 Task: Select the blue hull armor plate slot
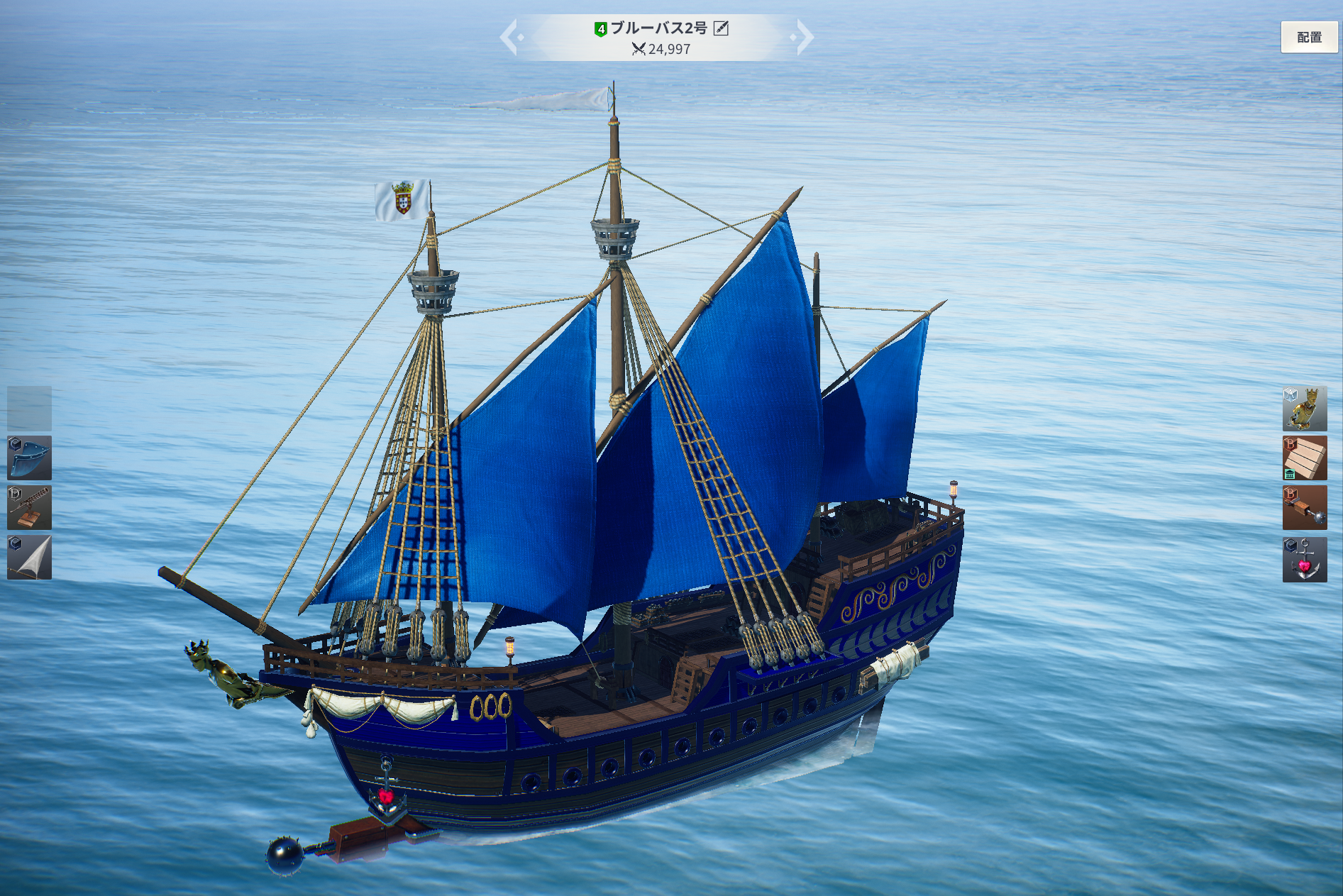tap(30, 458)
